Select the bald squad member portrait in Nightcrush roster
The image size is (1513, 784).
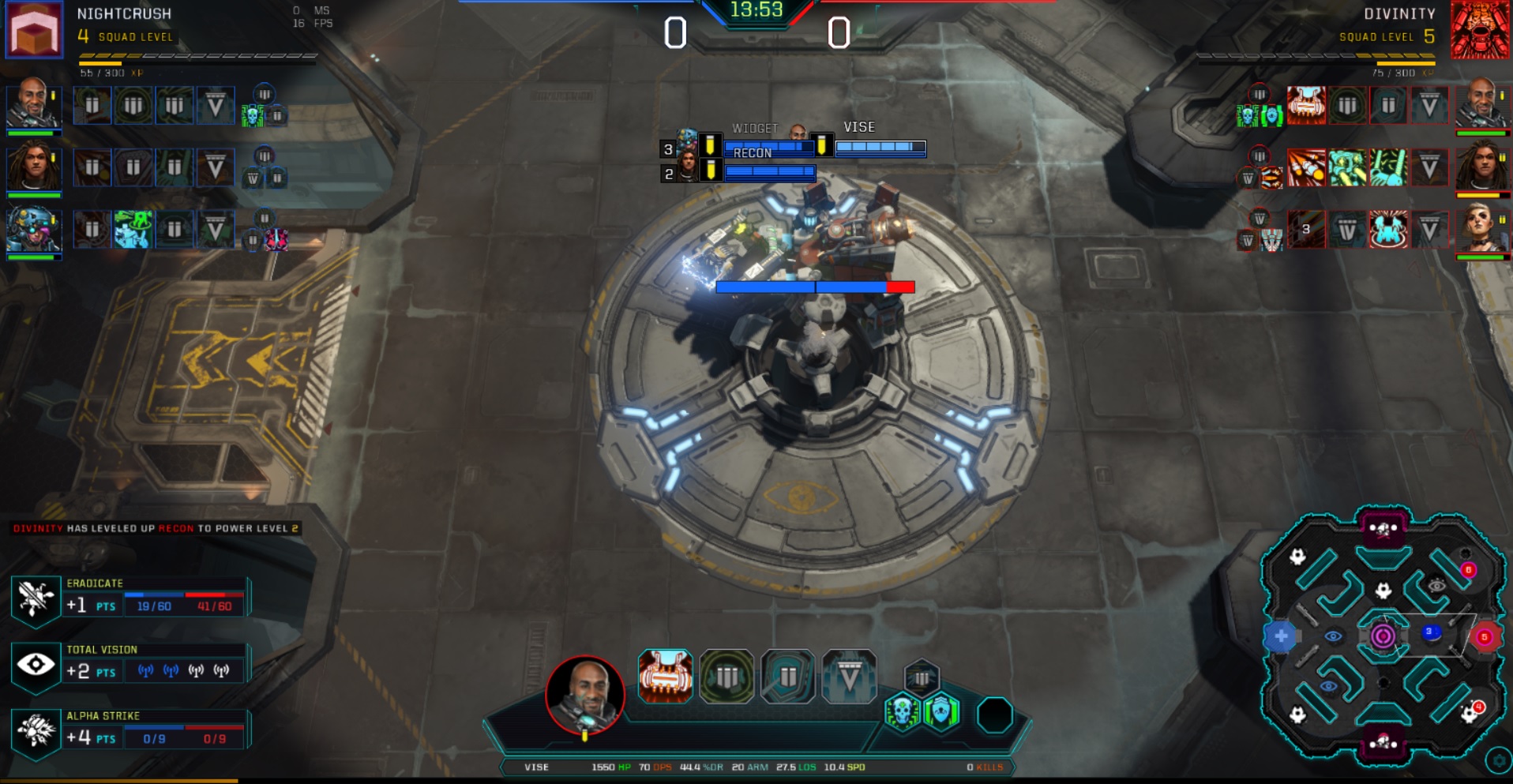33,103
